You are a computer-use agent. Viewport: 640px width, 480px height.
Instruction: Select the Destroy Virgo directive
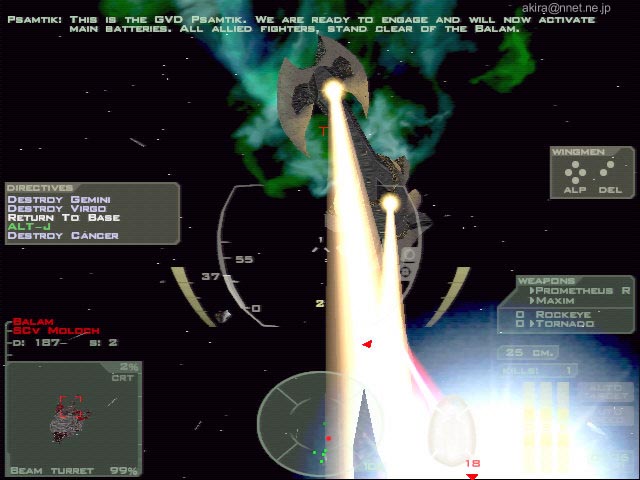click(55, 208)
